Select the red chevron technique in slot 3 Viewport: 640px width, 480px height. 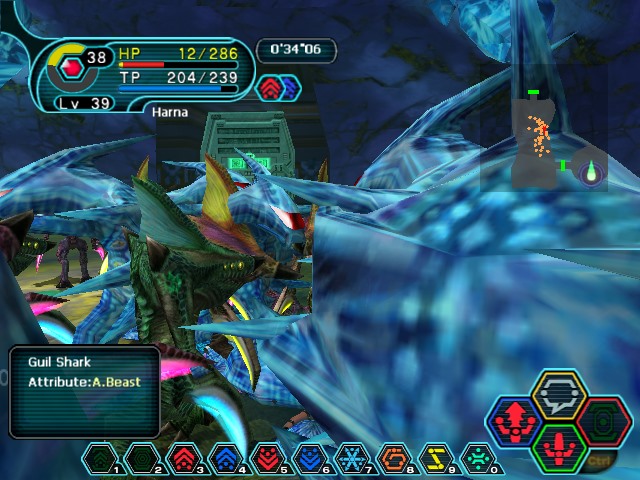[183, 458]
